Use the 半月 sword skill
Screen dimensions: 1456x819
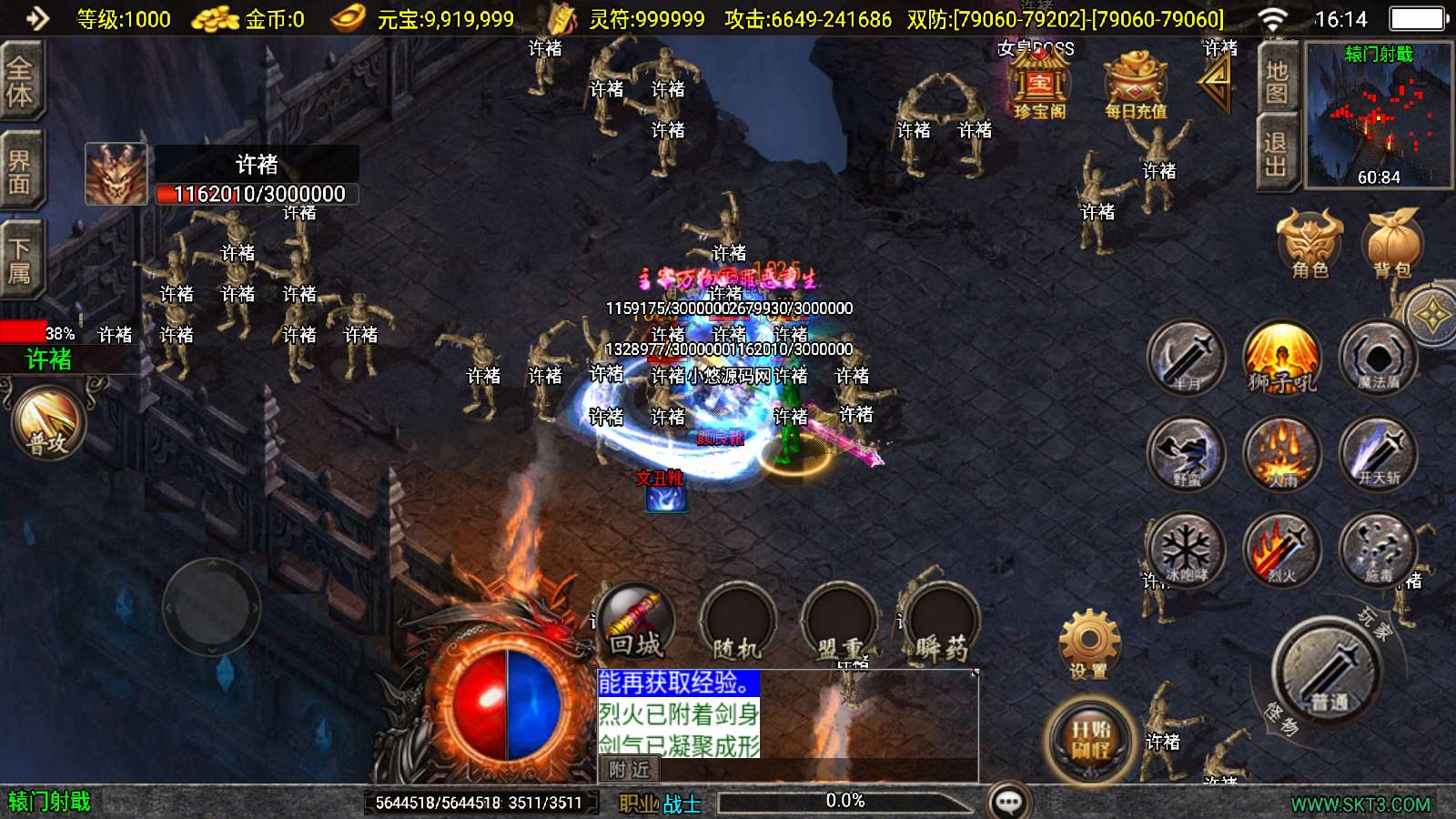coord(1185,358)
